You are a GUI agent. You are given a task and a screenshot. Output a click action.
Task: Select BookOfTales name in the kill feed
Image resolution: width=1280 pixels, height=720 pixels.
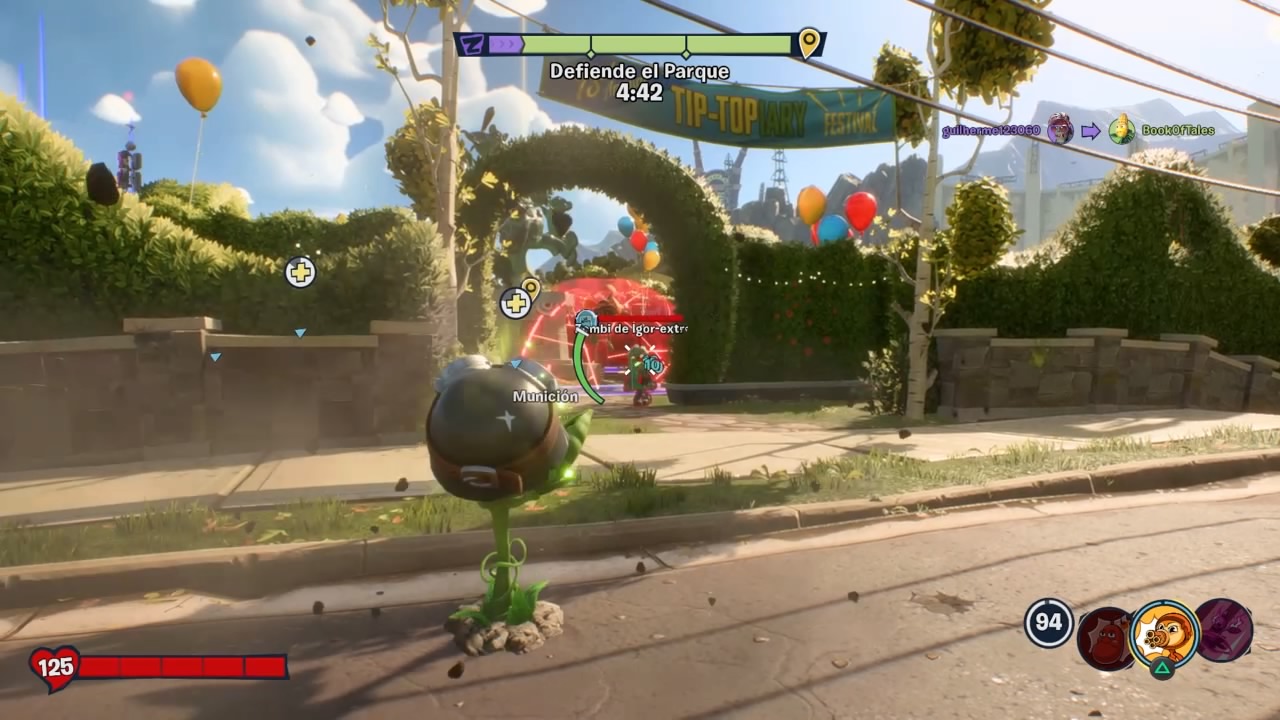(x=1178, y=131)
